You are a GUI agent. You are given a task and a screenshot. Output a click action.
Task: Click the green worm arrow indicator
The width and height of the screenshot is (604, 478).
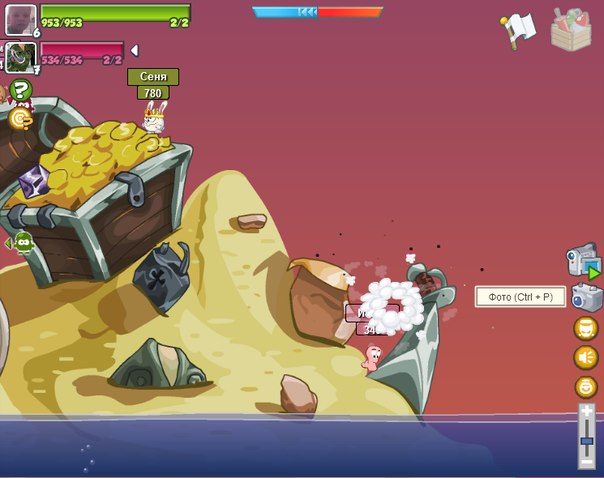tap(20, 242)
